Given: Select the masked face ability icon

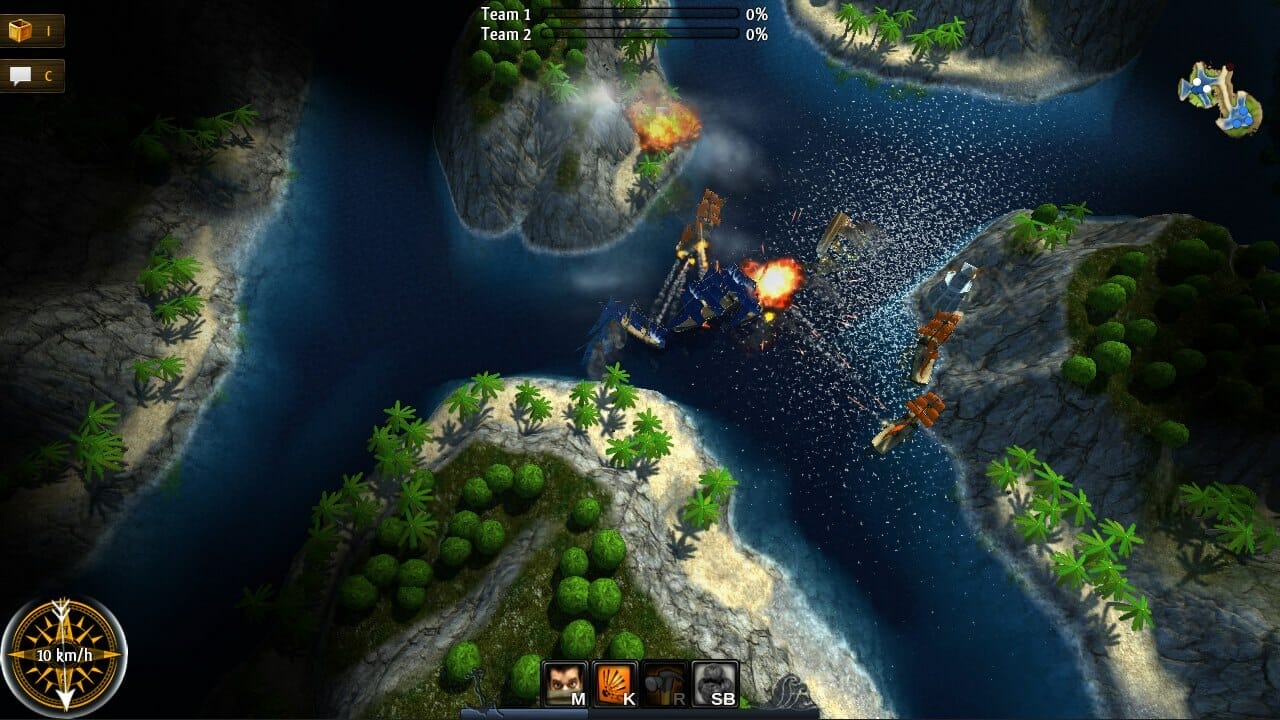Looking at the screenshot, I should [x=565, y=684].
